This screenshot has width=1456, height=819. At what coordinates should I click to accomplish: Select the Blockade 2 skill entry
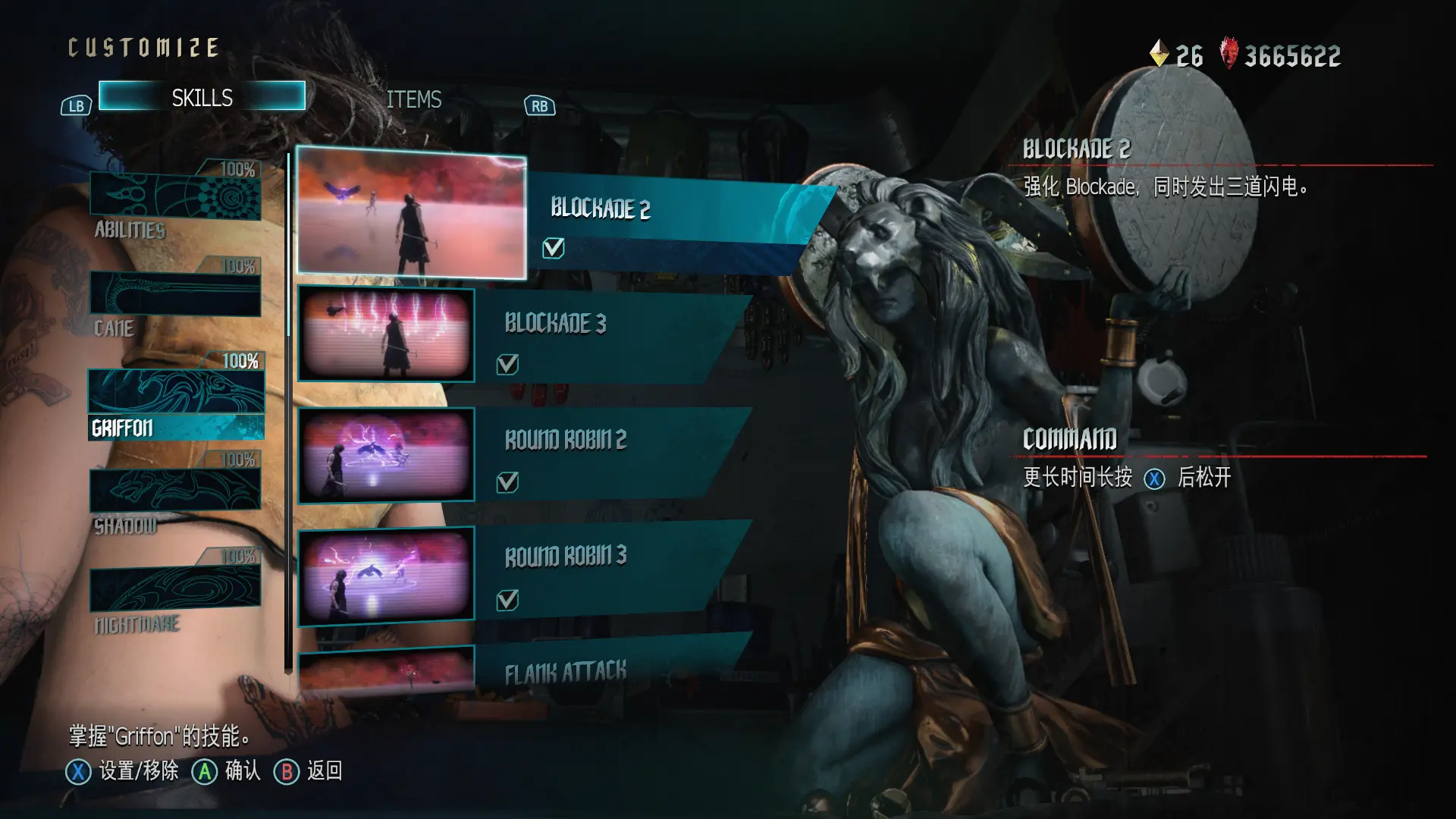tap(599, 209)
